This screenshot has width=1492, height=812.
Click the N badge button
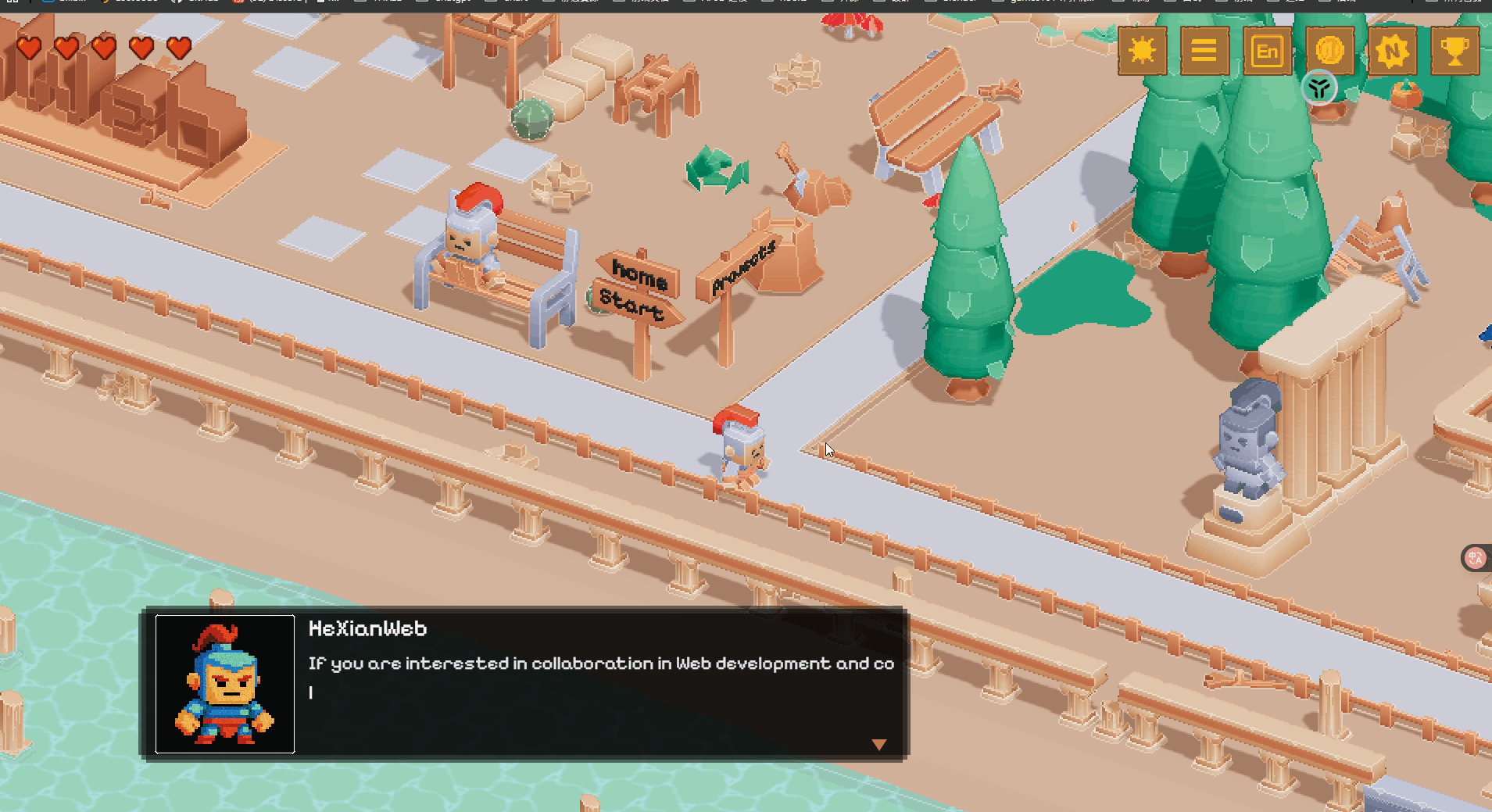(1392, 52)
